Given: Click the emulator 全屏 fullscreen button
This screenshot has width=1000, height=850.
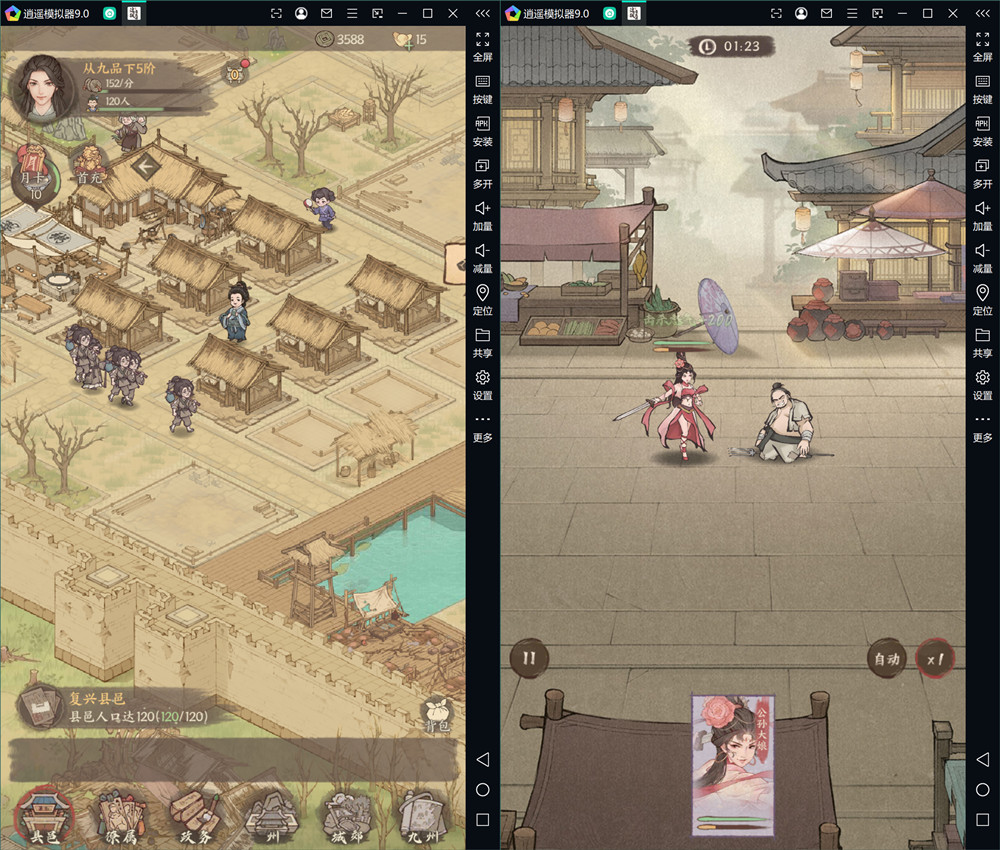Looking at the screenshot, I should click(x=482, y=47).
